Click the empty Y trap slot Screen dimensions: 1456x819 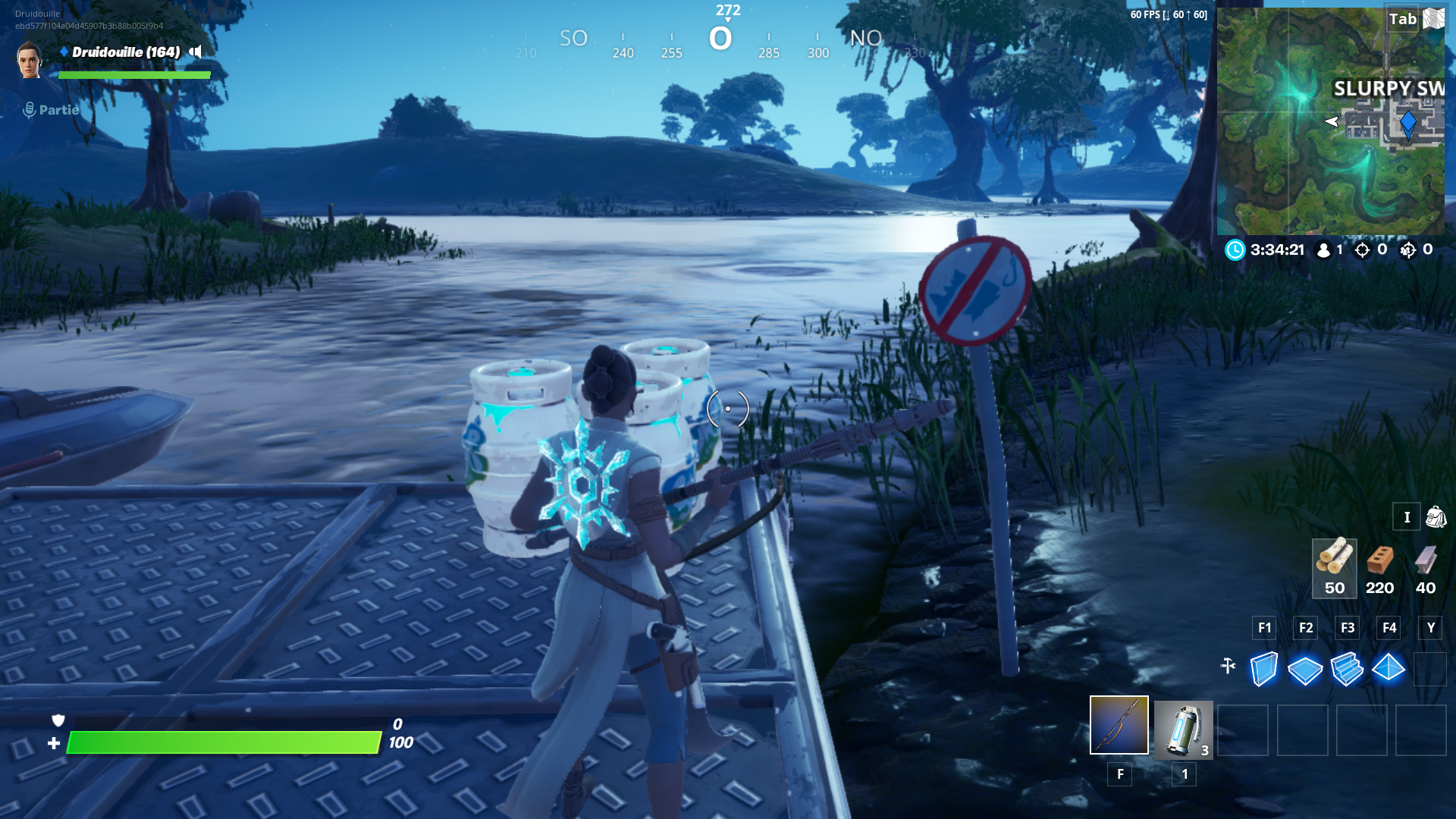click(1430, 669)
